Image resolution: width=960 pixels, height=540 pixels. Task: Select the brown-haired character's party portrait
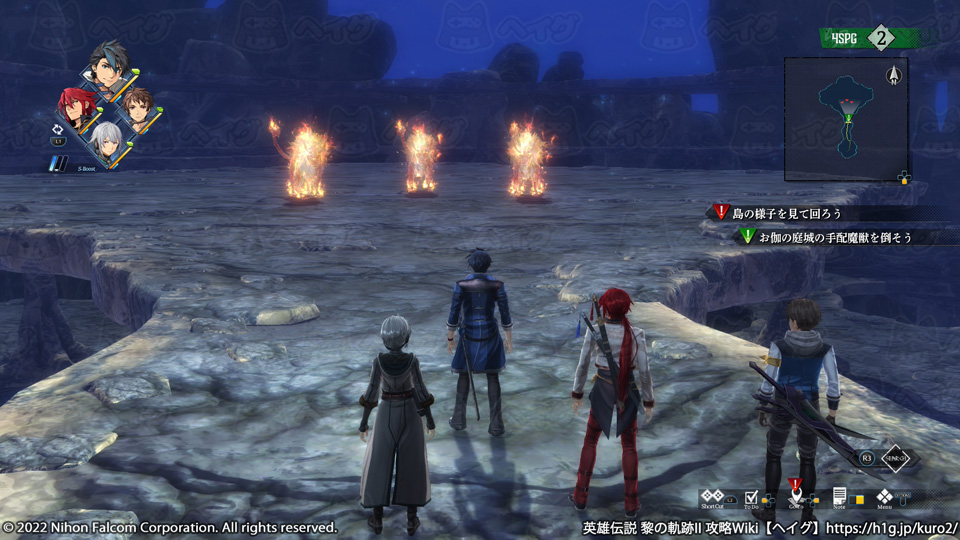click(x=139, y=106)
